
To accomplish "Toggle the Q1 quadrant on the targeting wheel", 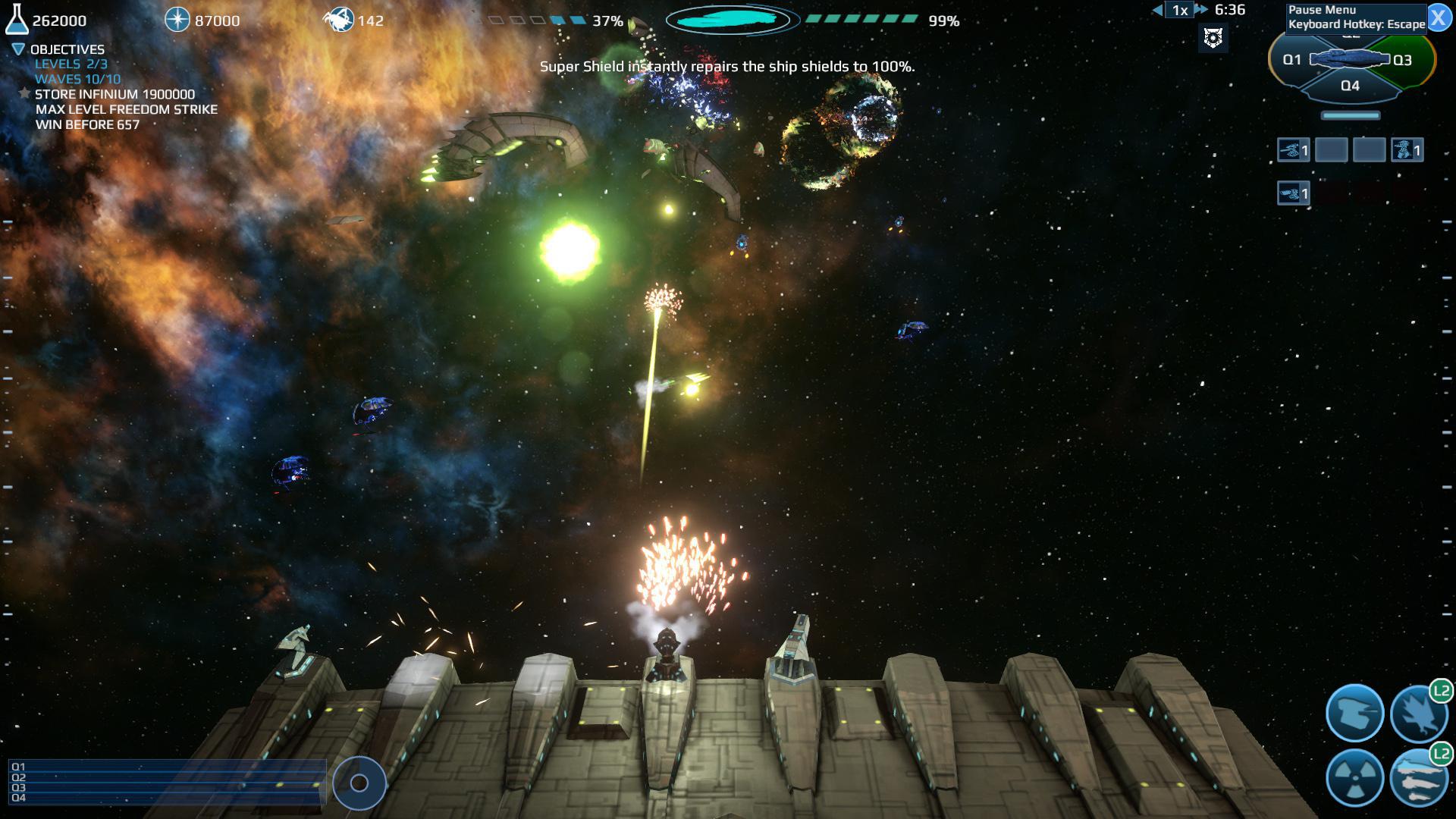I will click(1294, 58).
